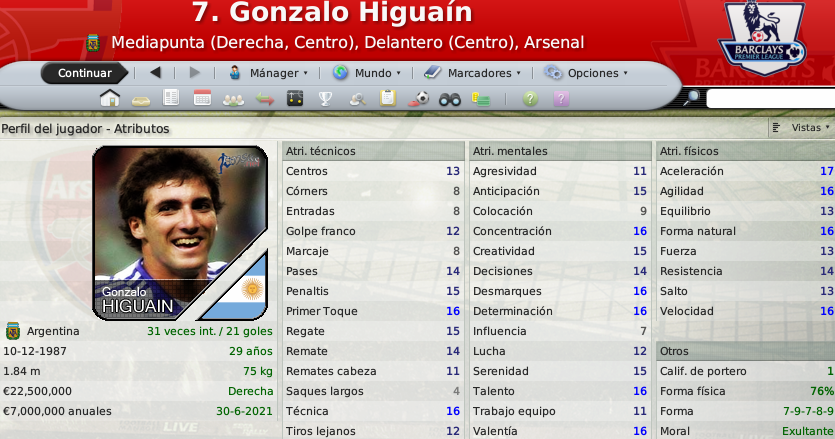
Task: Open the binoculars scouting icon
Action: coord(450,98)
